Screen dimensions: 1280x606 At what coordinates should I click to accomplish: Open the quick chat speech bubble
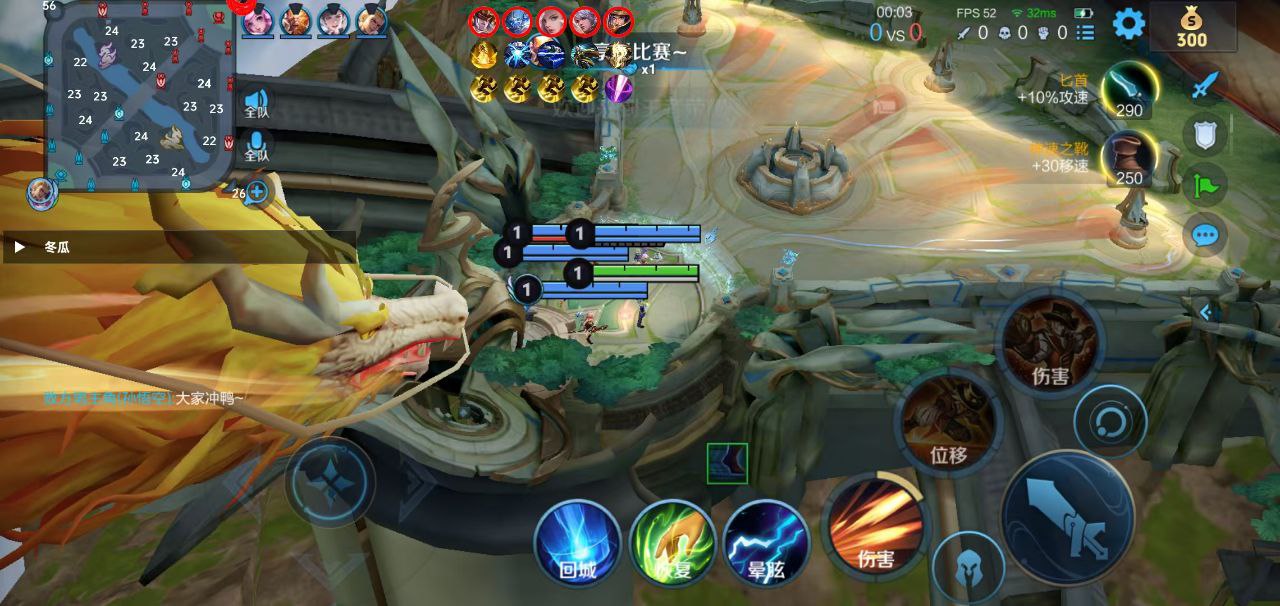tap(1205, 236)
